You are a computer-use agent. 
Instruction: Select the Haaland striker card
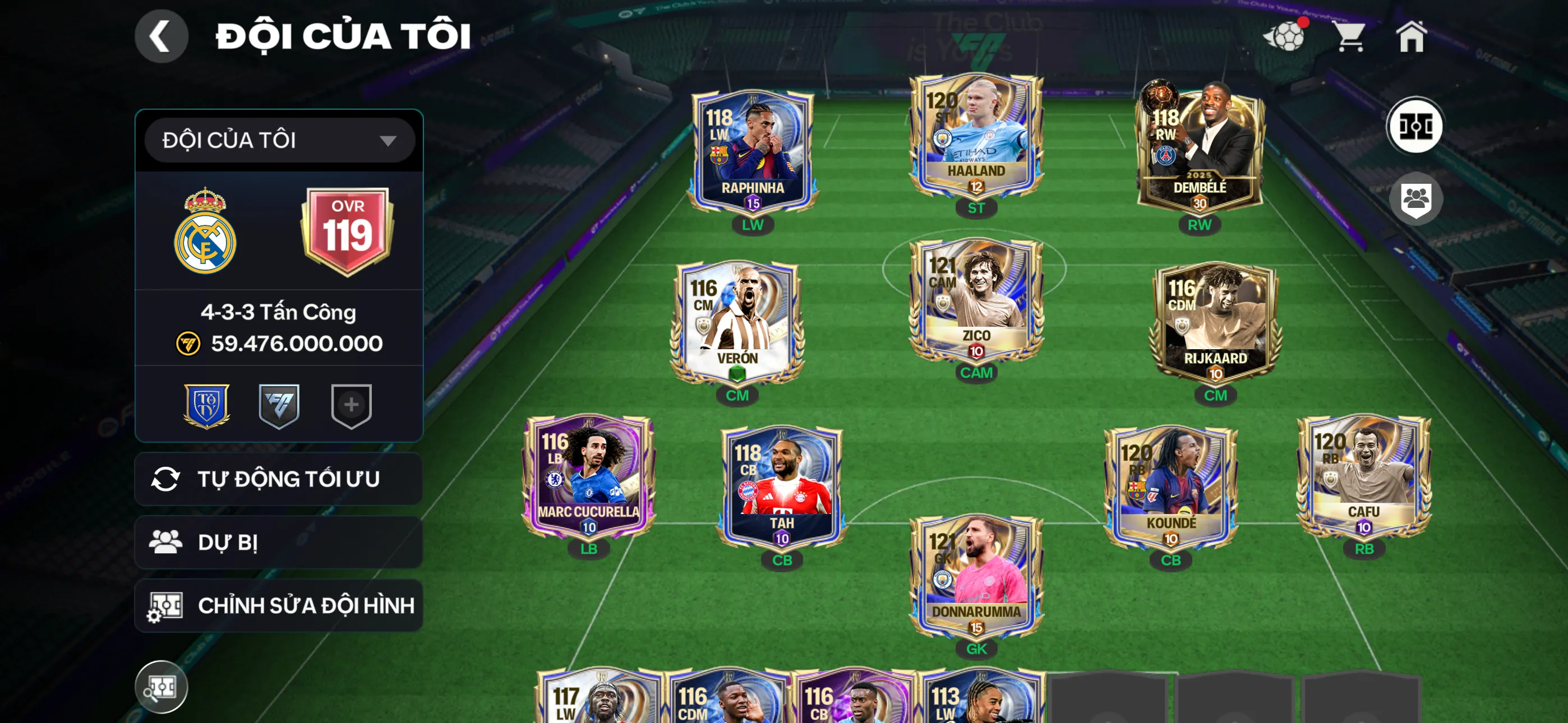[x=976, y=137]
